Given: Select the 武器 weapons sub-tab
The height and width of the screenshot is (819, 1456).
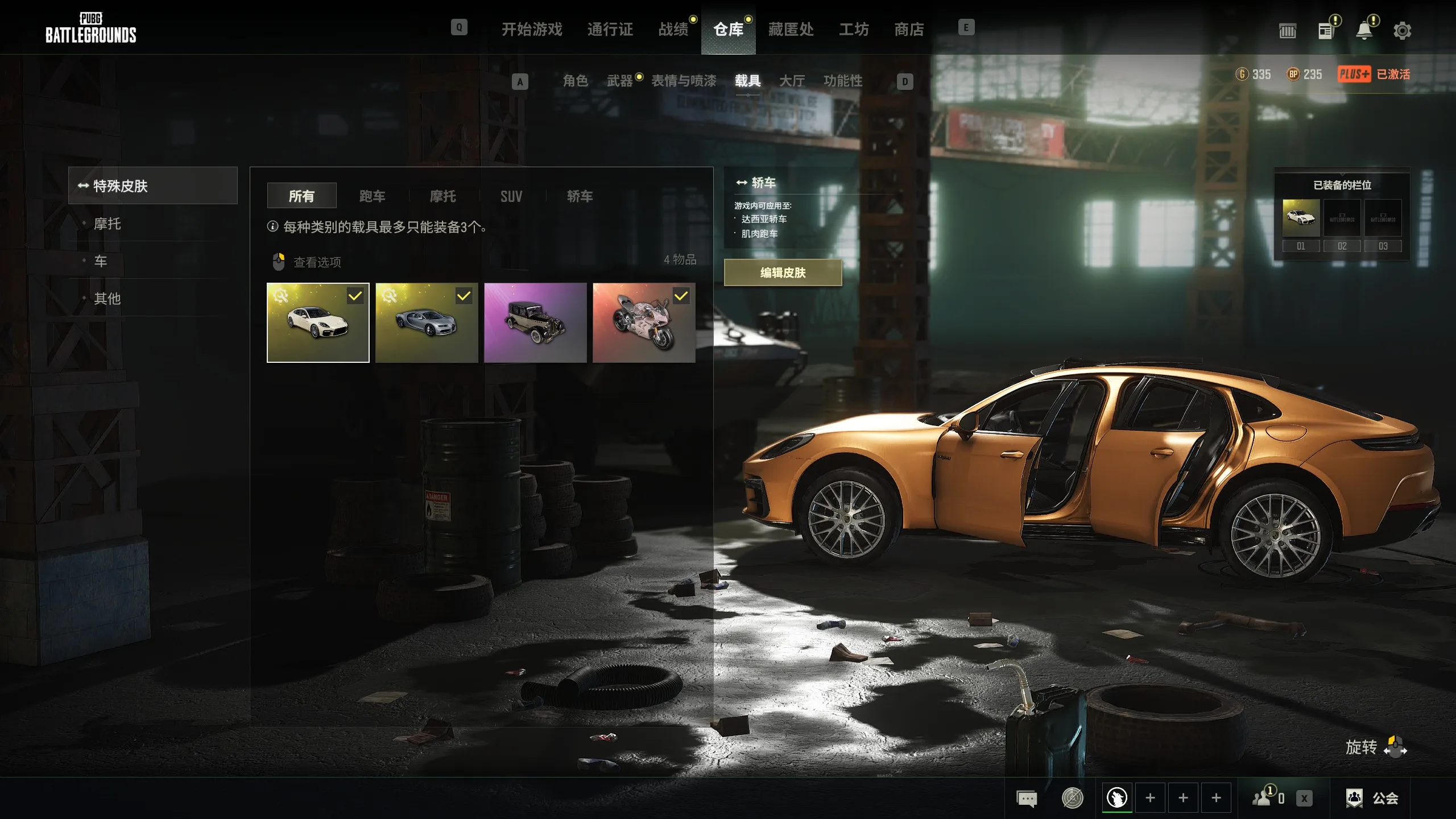Looking at the screenshot, I should tap(619, 81).
